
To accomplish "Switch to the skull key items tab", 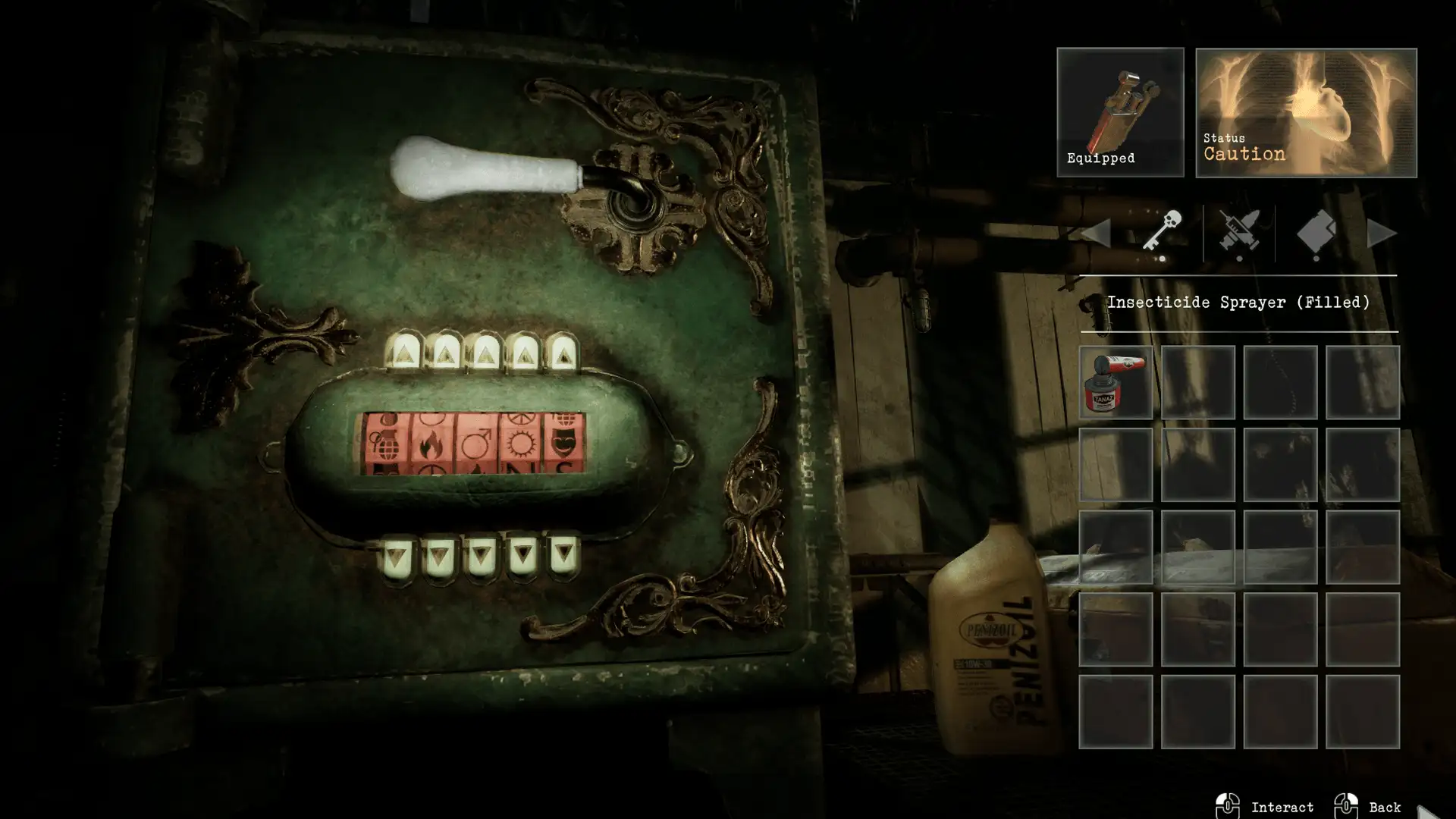I will tap(1162, 231).
